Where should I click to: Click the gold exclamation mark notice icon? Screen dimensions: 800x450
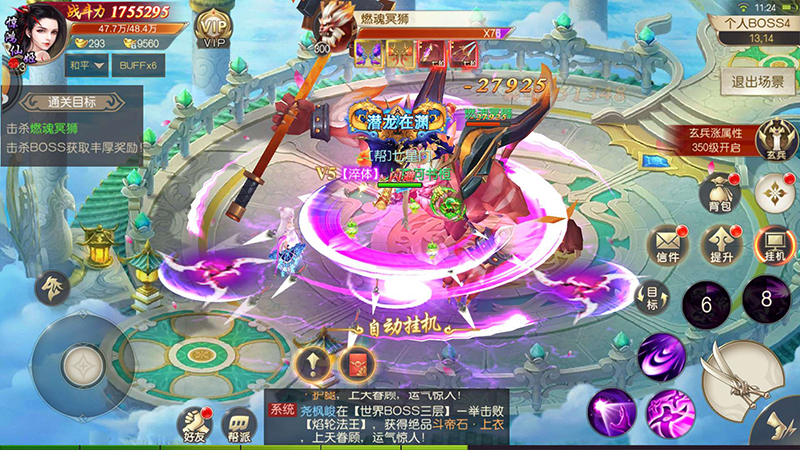pyautogui.click(x=311, y=363)
